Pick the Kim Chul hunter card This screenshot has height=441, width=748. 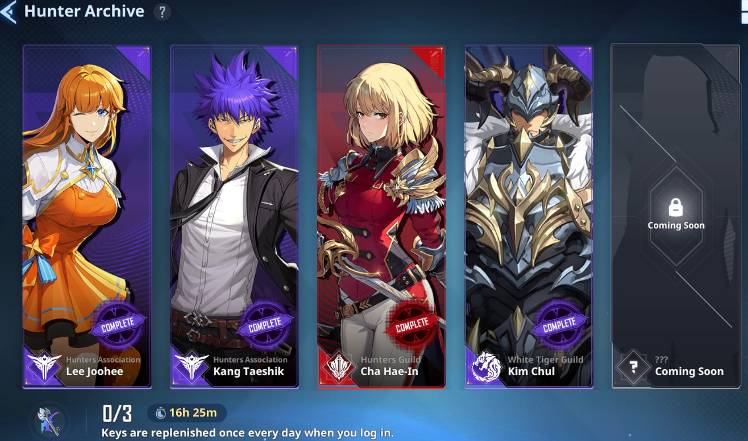(x=528, y=215)
